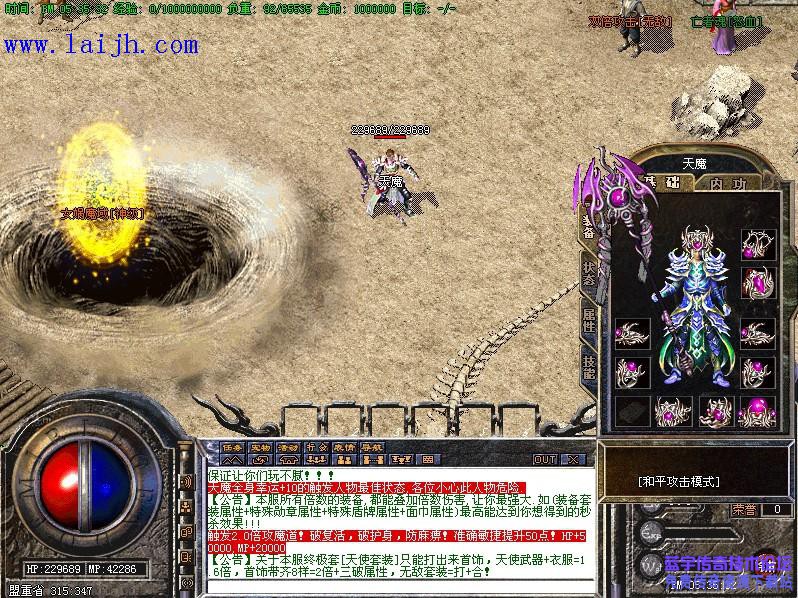Activate the 导航 navigation button
The image size is (798, 598).
[x=372, y=447]
